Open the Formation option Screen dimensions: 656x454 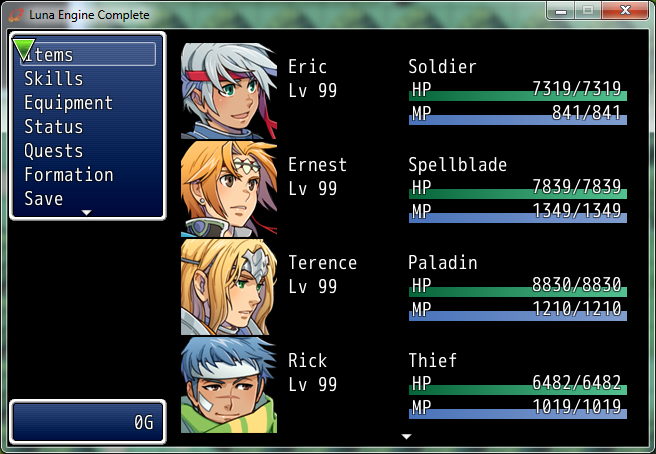tap(69, 175)
